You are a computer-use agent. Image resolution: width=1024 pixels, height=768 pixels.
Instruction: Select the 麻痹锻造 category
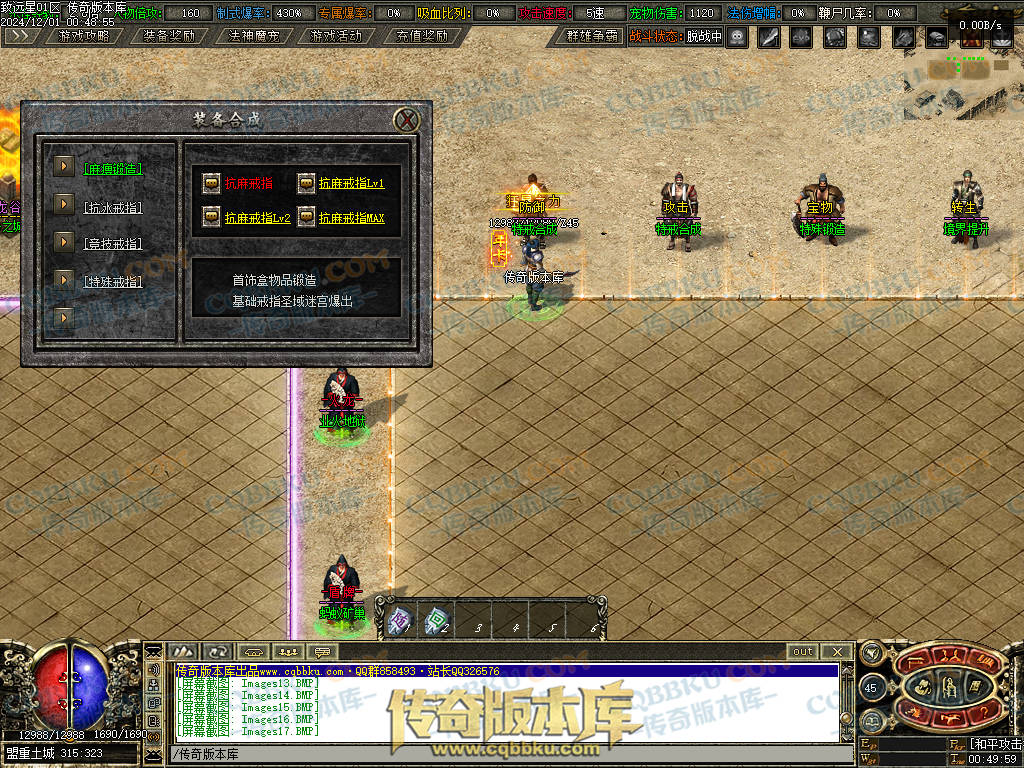pyautogui.click(x=113, y=169)
